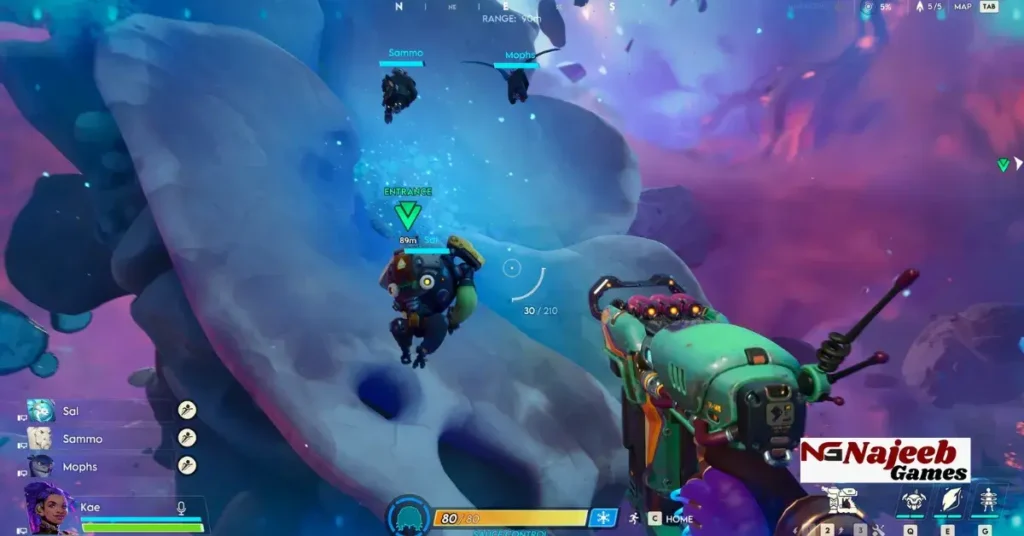
Task: Toggle the voice icon next to Sal
Action: click(x=186, y=410)
